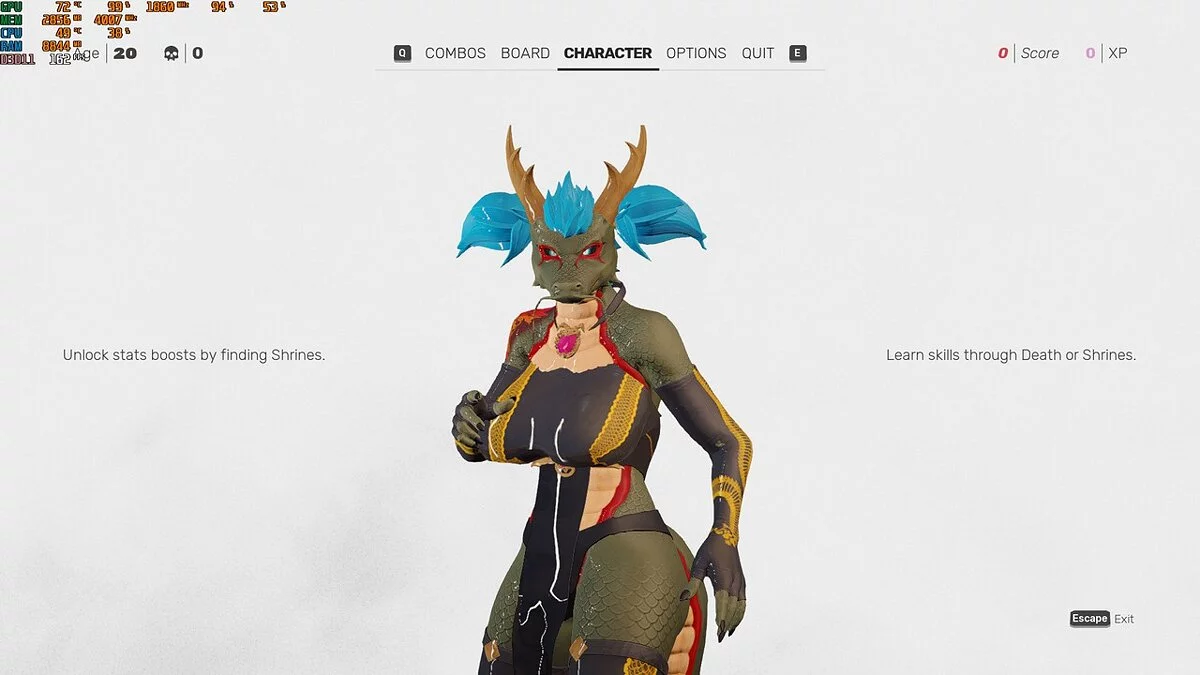Go to the Options tab
The image size is (1200, 675).
pos(696,53)
